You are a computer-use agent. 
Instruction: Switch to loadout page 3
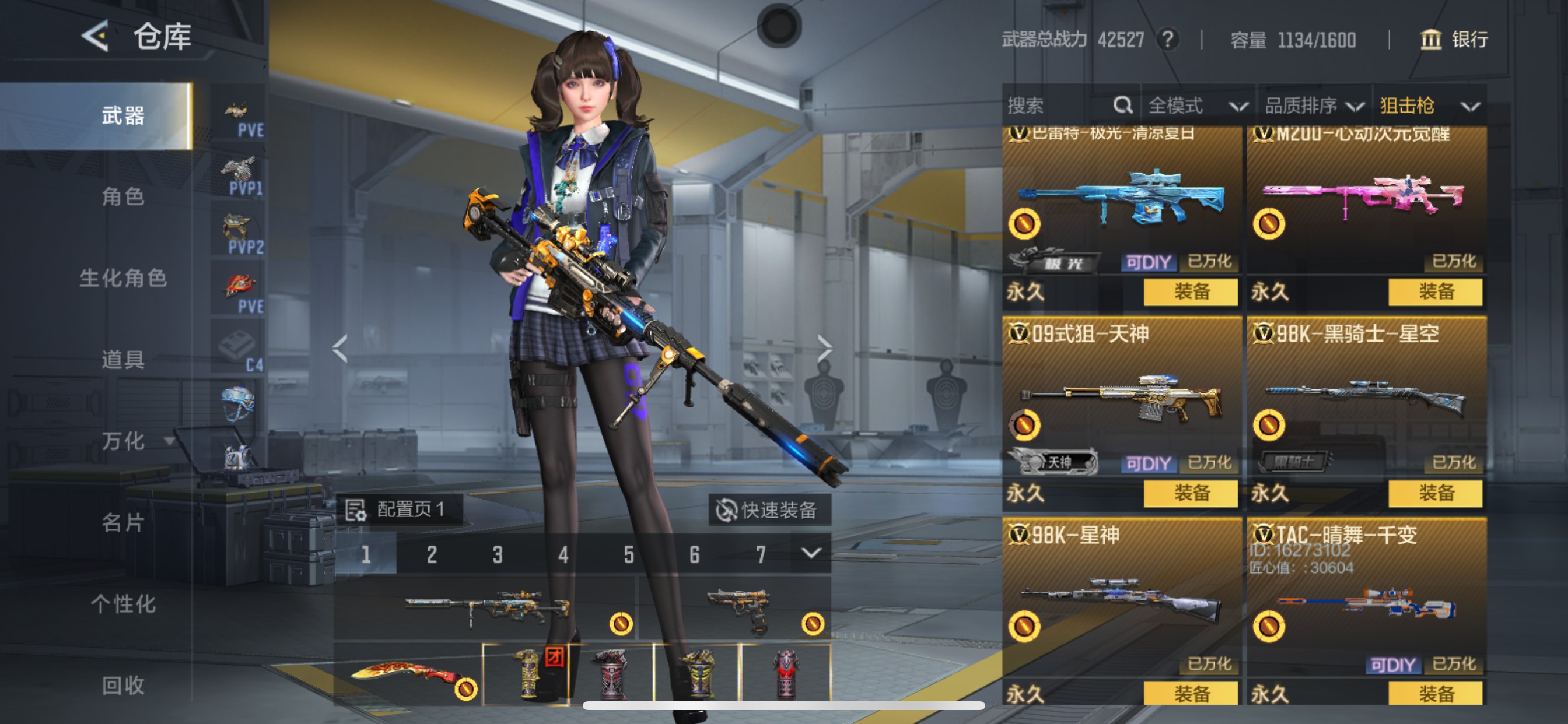click(498, 554)
